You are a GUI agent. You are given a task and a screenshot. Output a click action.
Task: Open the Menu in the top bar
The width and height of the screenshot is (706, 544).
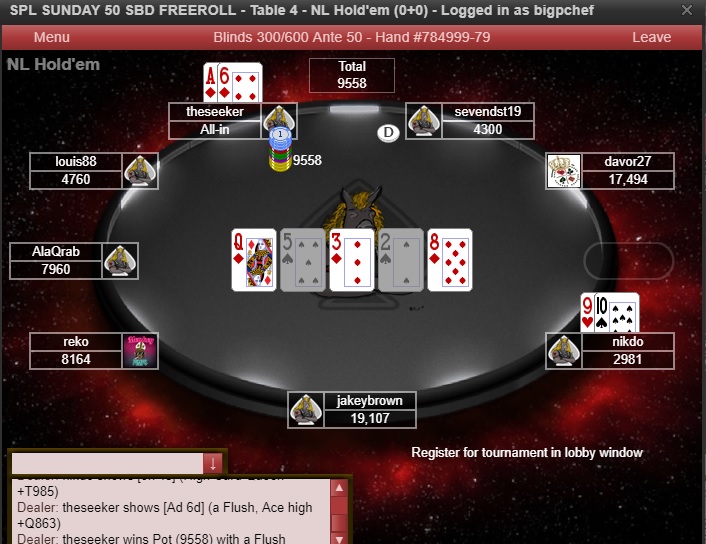51,37
